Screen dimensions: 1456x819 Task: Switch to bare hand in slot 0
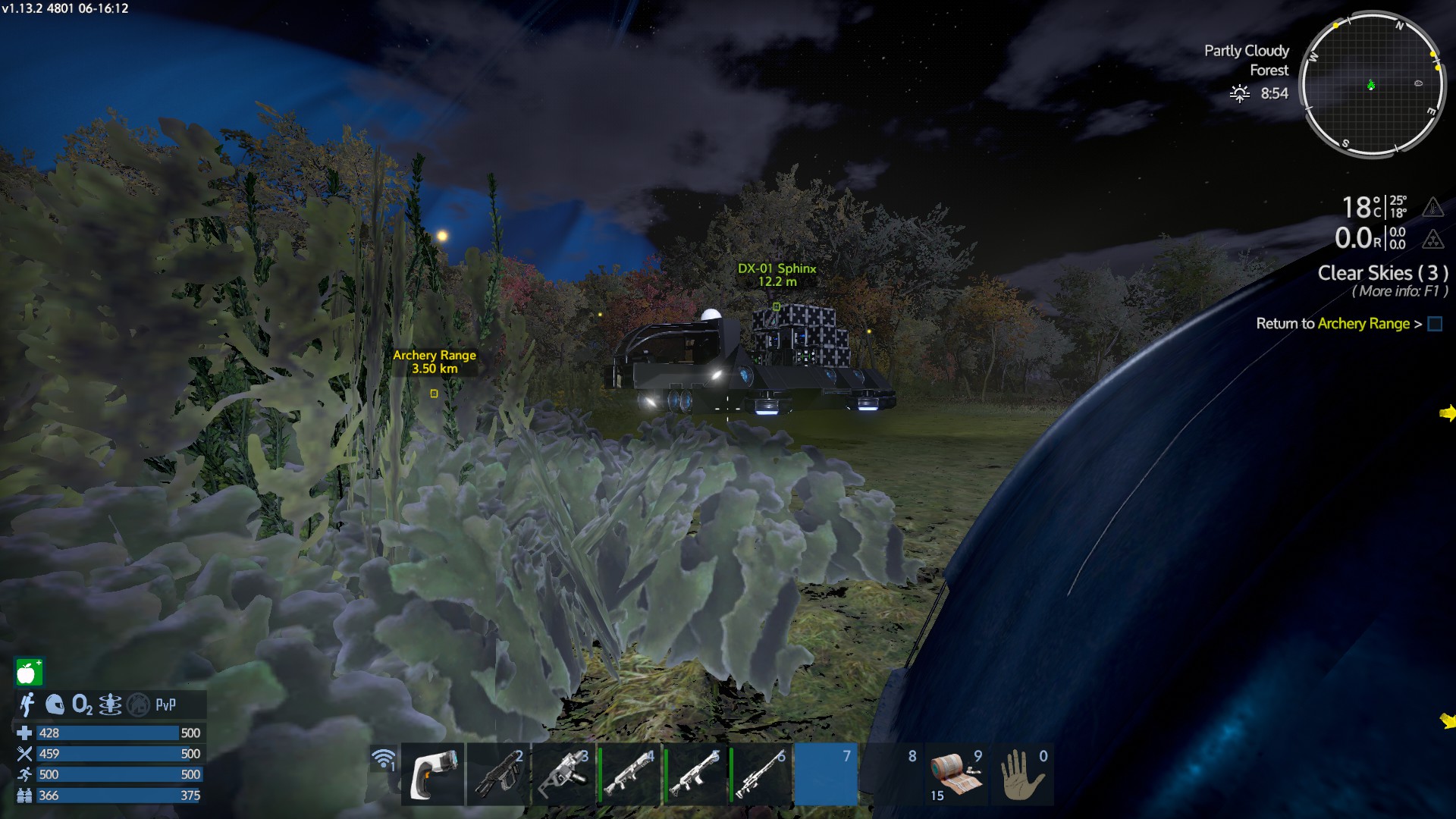1022,774
